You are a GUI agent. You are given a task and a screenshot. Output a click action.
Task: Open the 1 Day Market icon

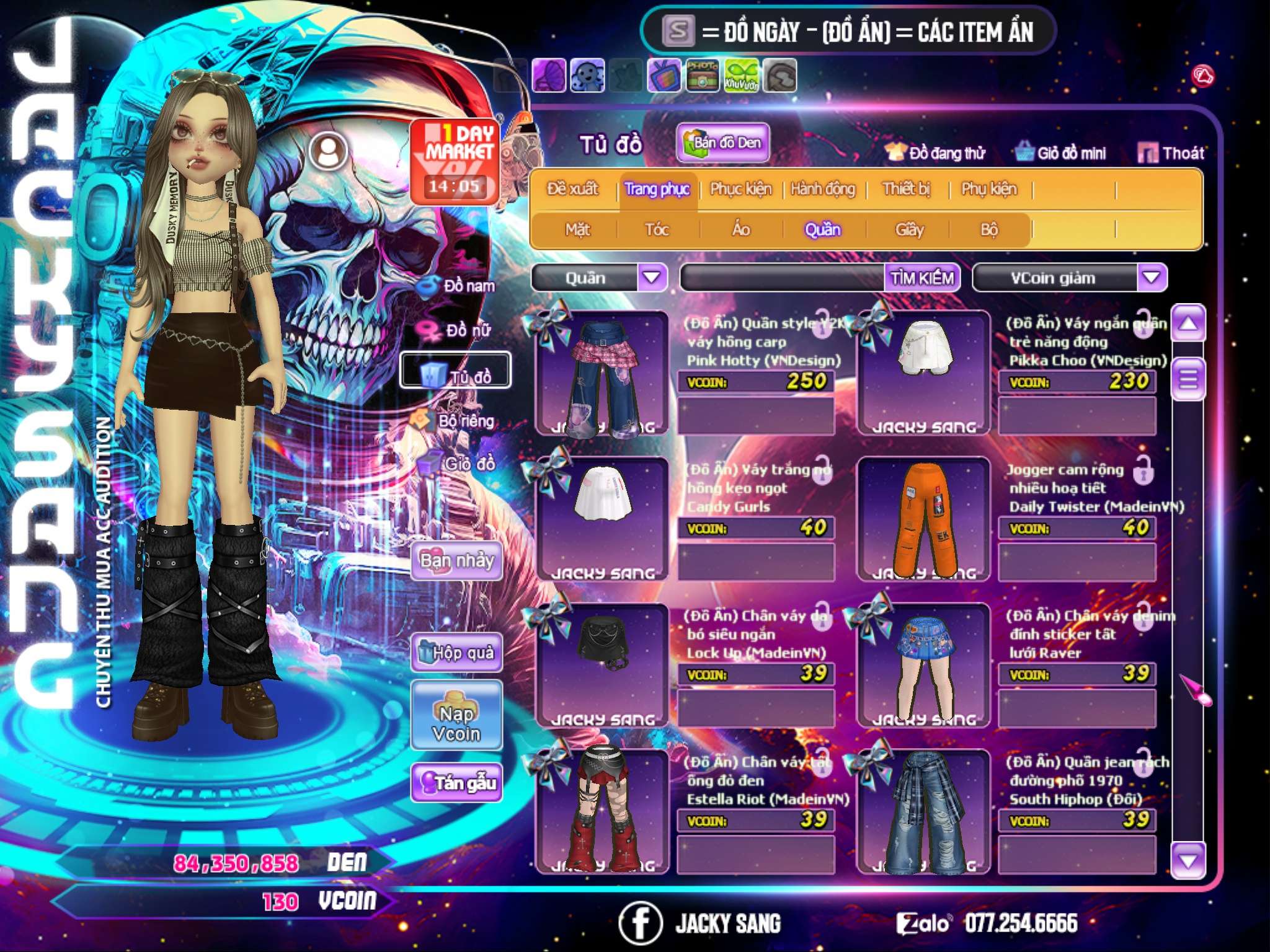[456, 160]
